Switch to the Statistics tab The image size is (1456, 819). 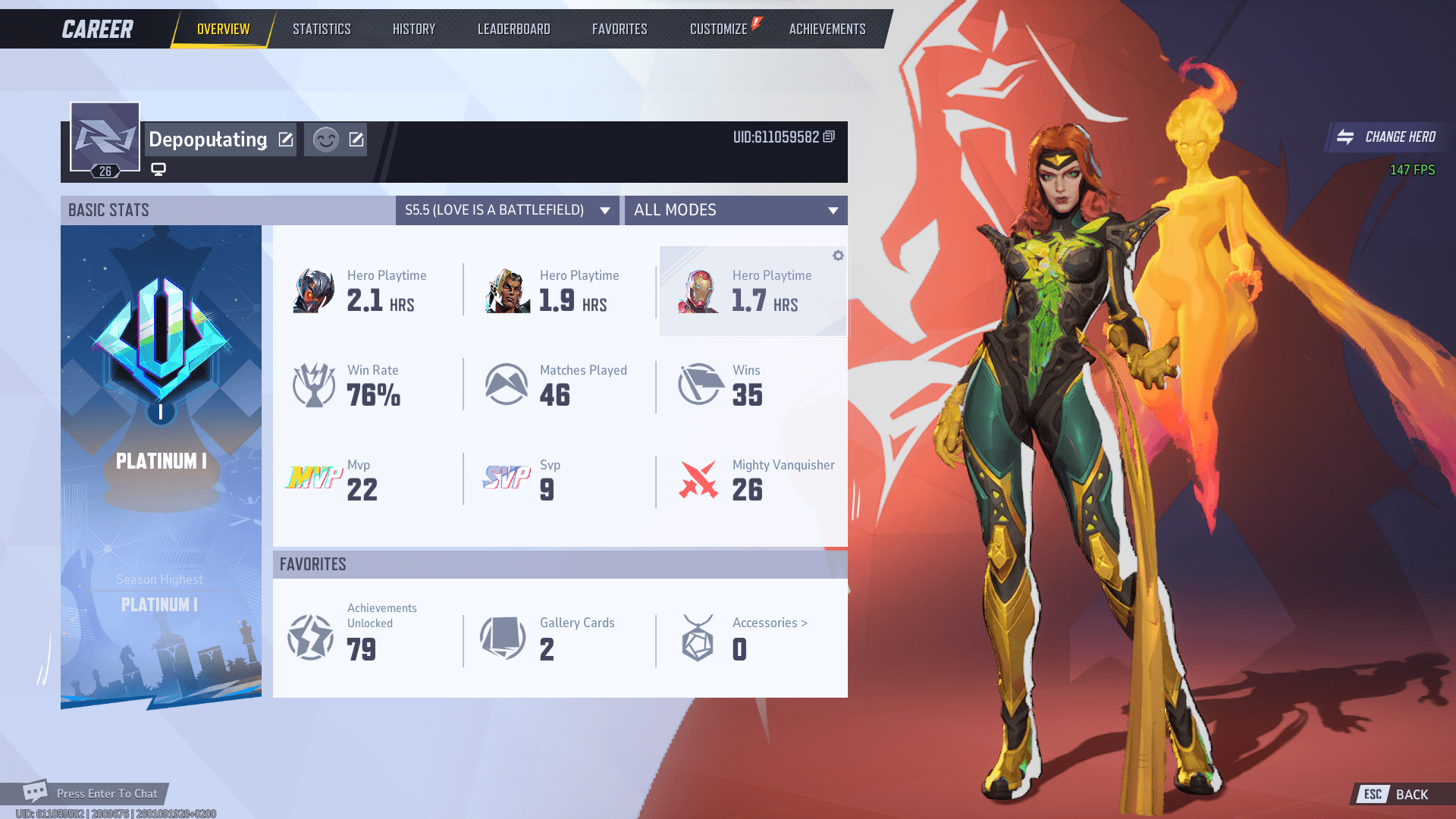pos(322,29)
